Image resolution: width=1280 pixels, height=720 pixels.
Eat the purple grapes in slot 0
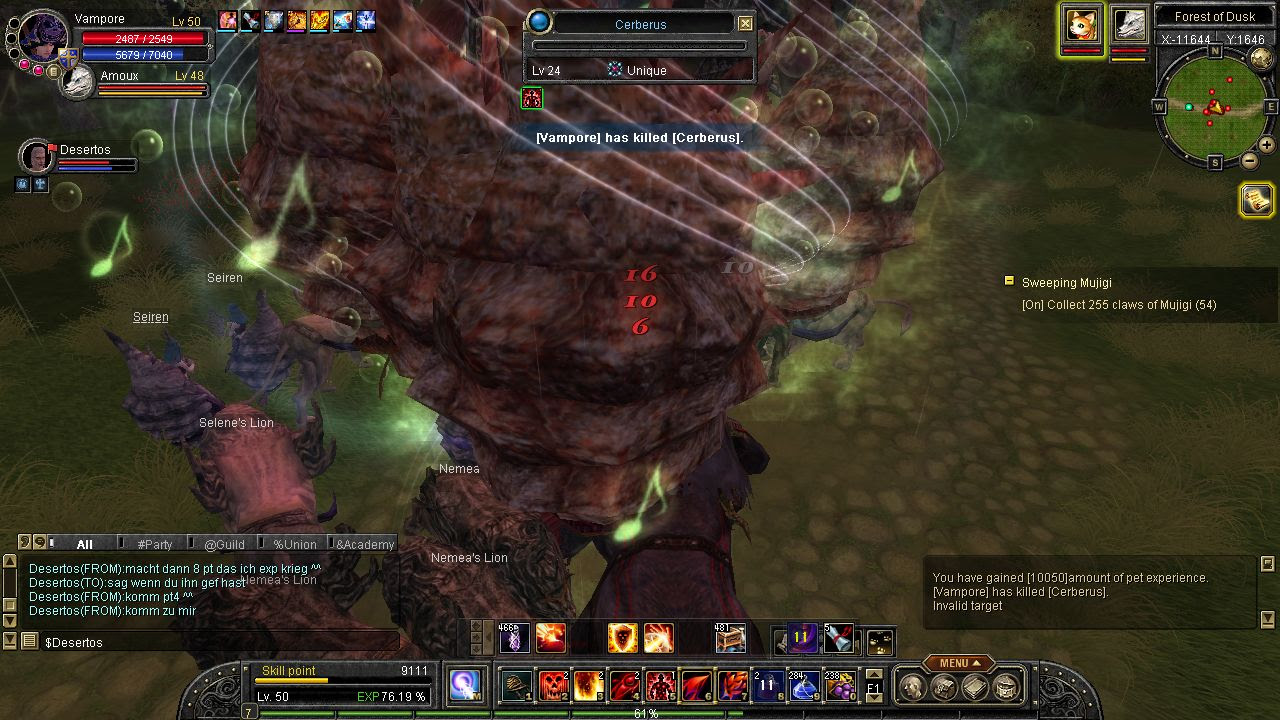point(840,686)
